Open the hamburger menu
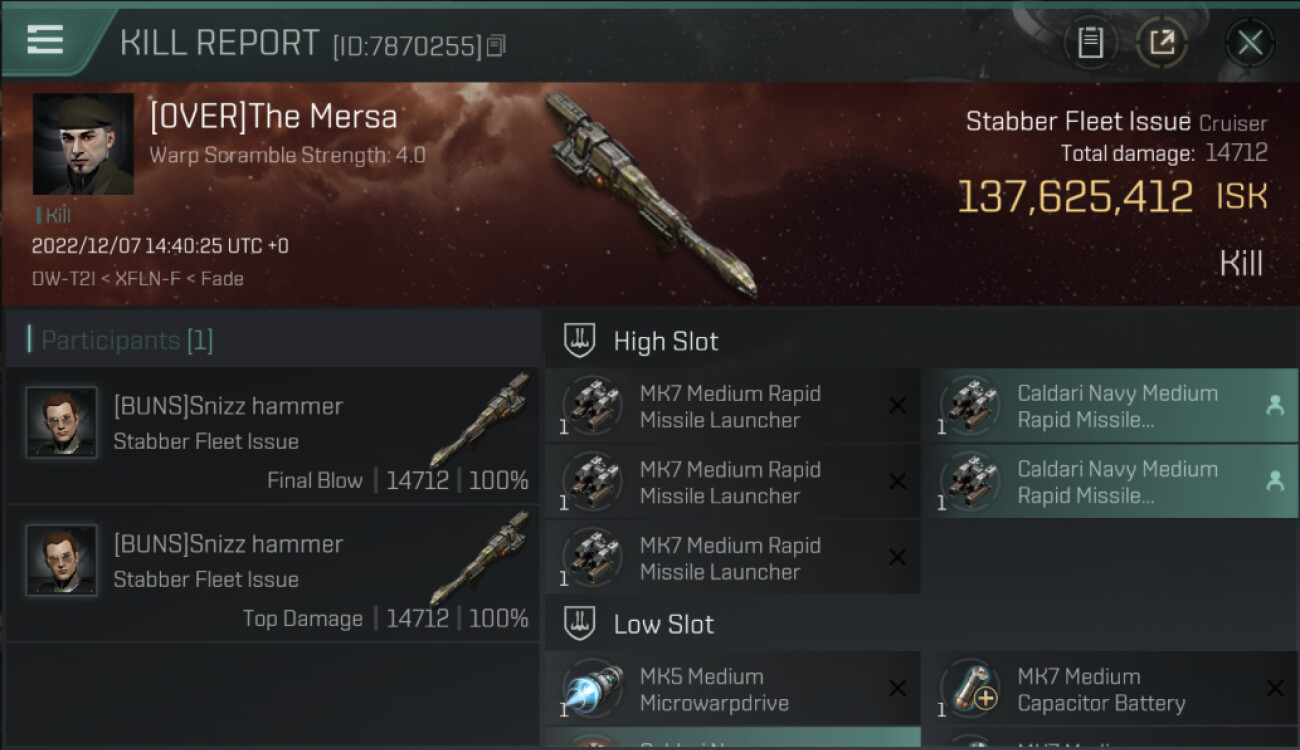This screenshot has height=750, width=1300. point(45,40)
